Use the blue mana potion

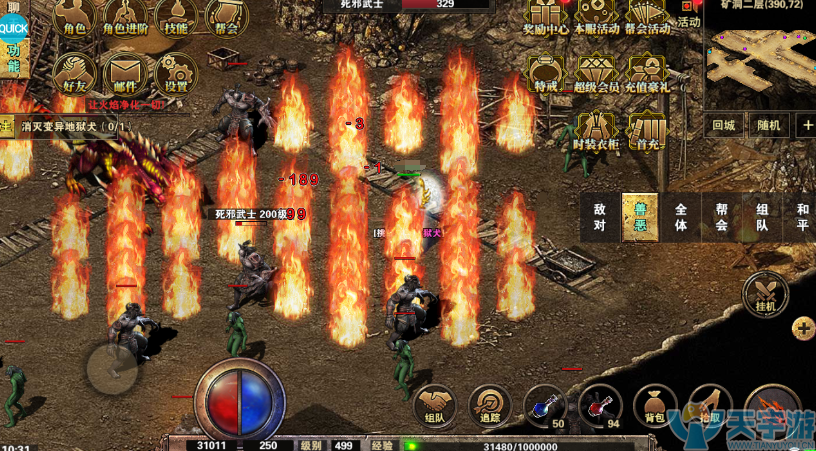coord(544,405)
